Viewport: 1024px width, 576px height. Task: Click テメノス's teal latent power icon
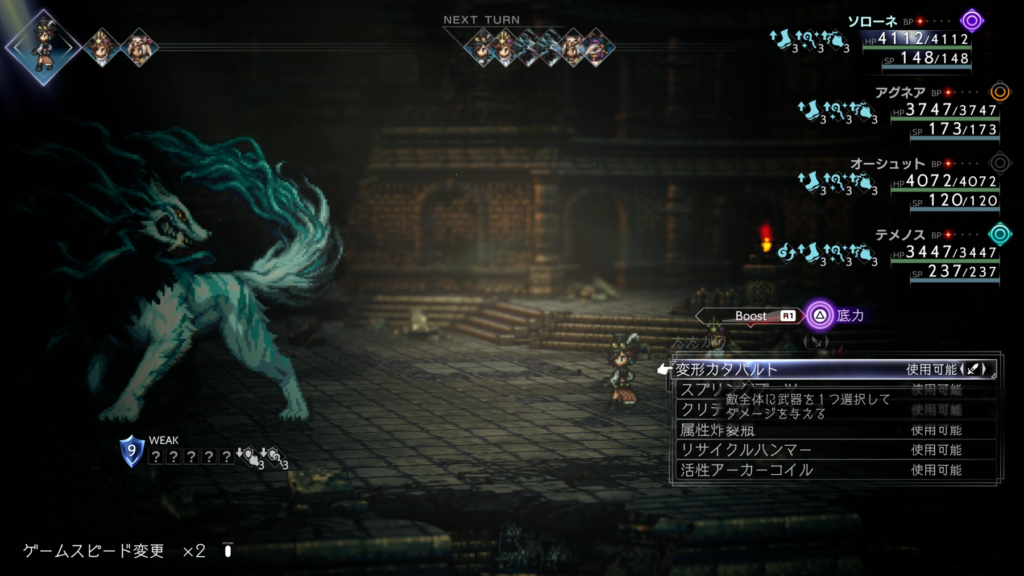click(999, 234)
